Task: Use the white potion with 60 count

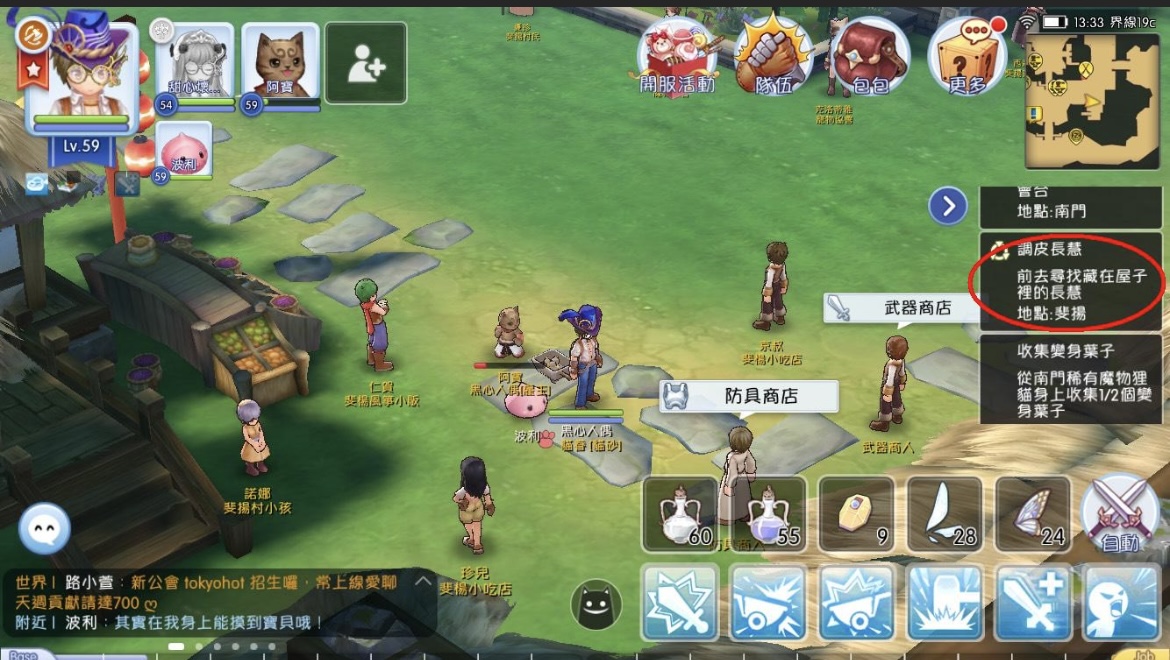Action: coord(680,514)
